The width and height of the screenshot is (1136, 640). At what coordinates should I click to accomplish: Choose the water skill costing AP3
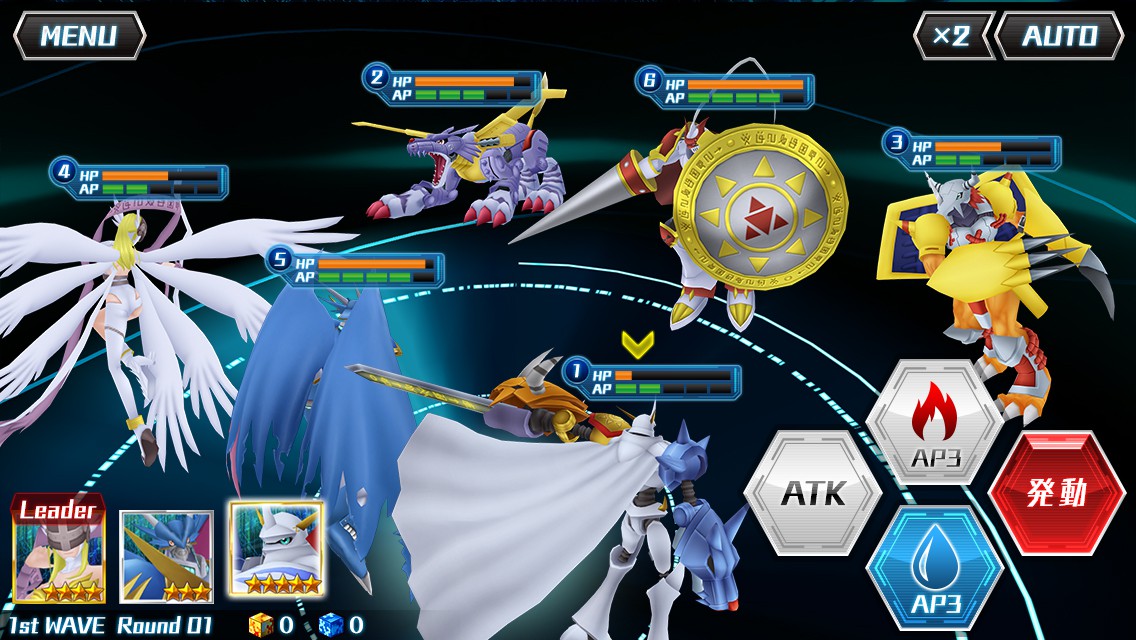[x=934, y=567]
